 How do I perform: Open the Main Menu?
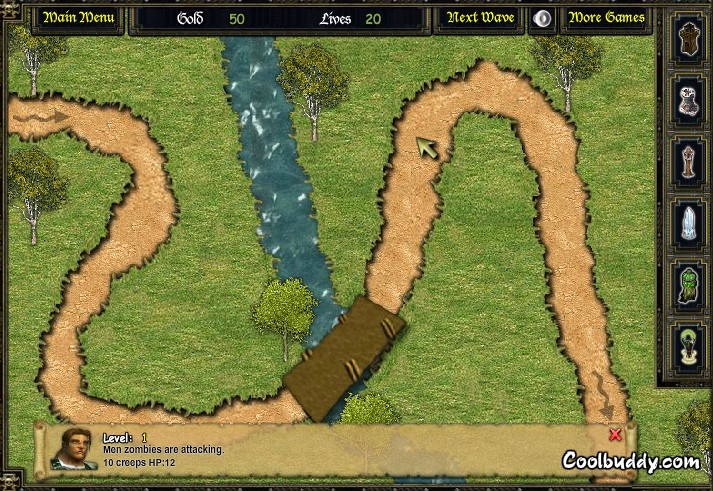point(78,18)
